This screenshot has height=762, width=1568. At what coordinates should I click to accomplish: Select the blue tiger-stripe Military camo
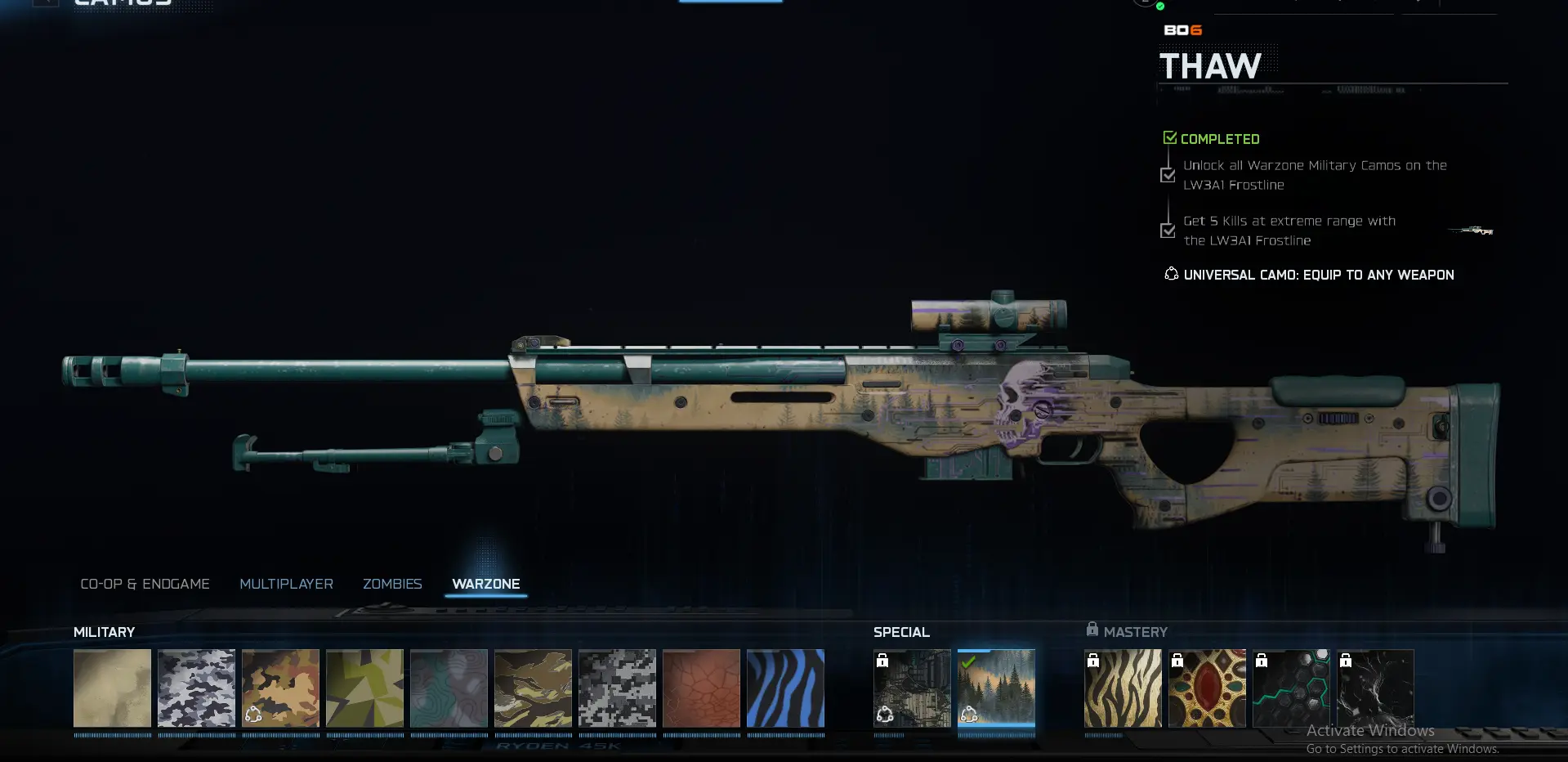(785, 689)
